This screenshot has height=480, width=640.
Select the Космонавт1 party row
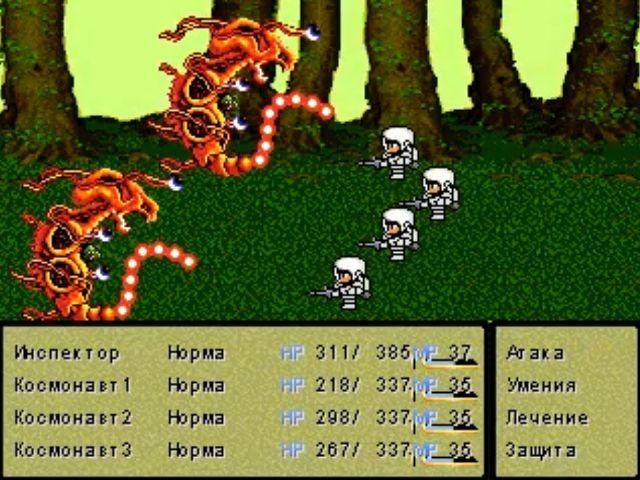tap(73, 385)
